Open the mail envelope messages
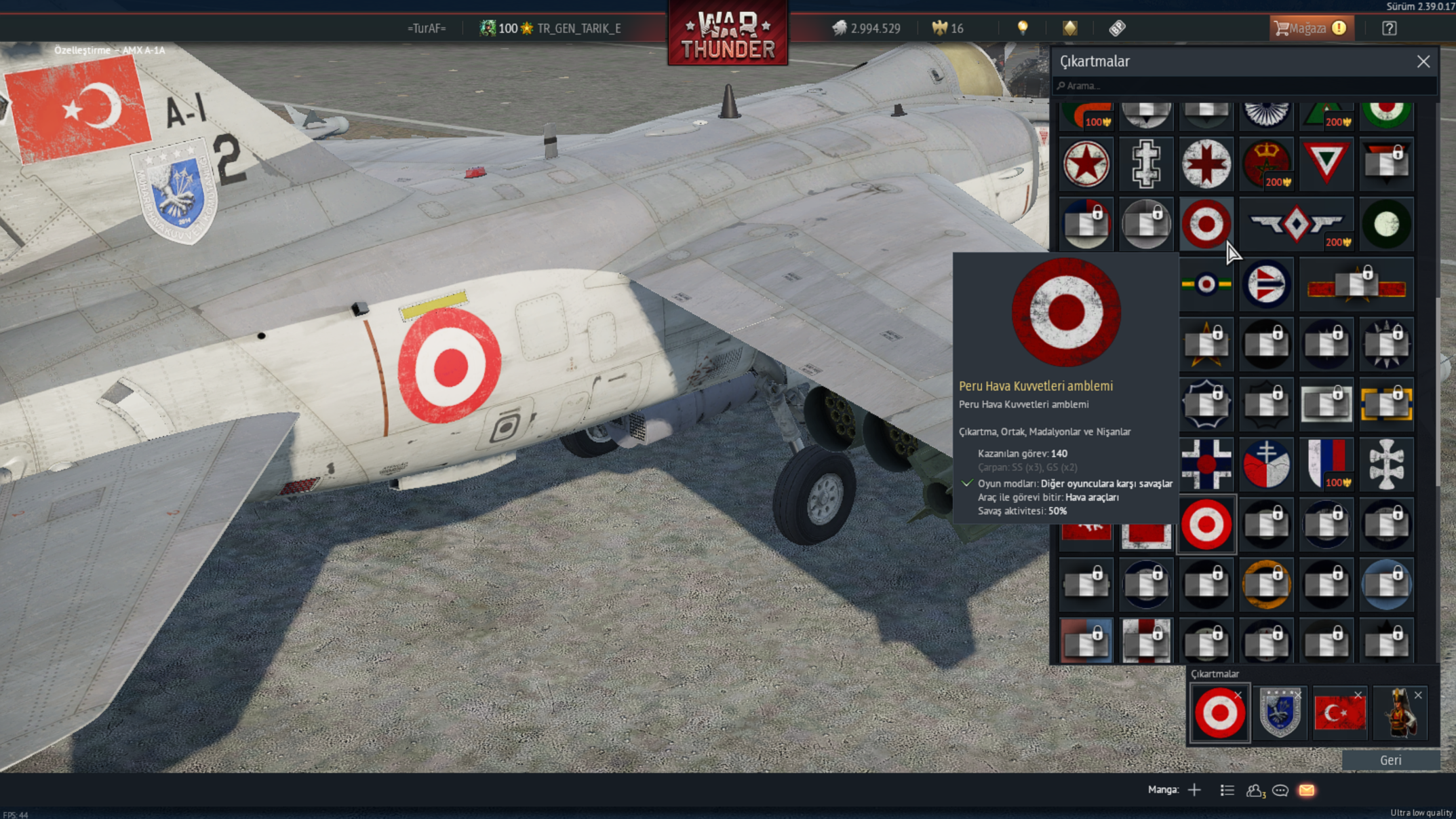 [x=1307, y=791]
